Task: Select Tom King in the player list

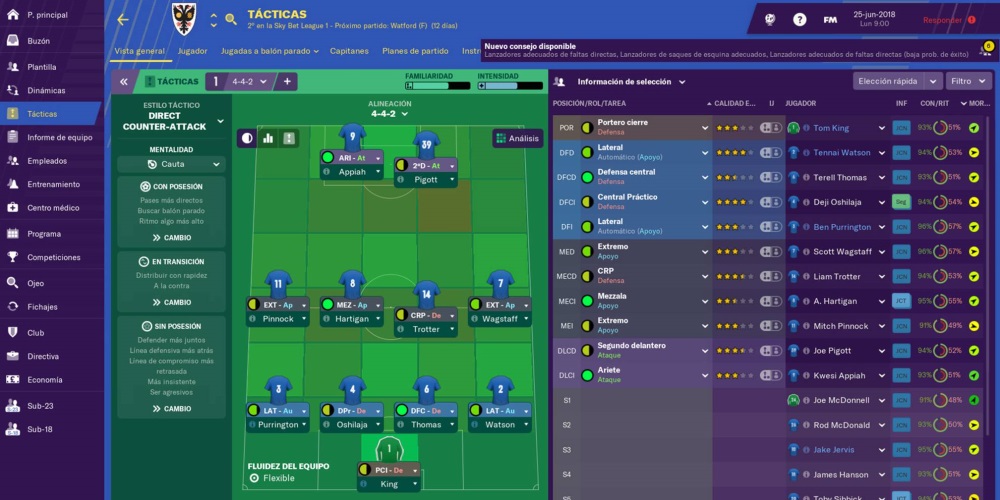Action: point(830,128)
